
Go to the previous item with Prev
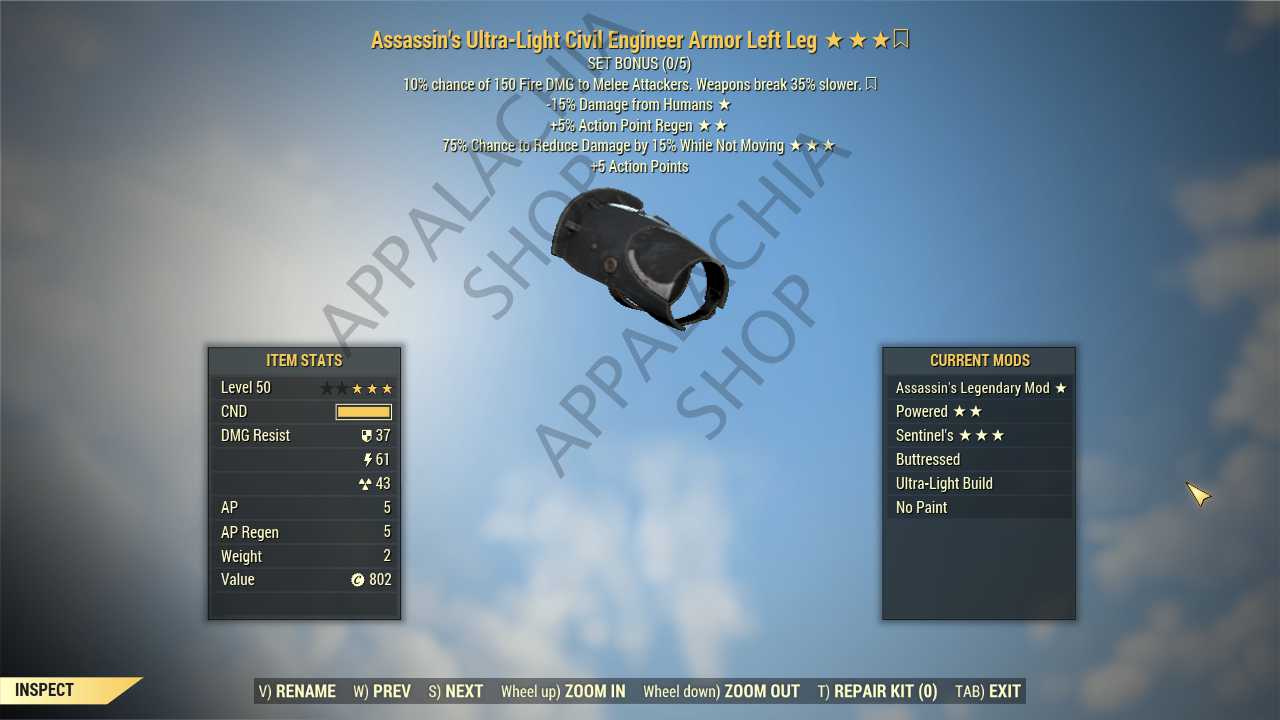[382, 691]
